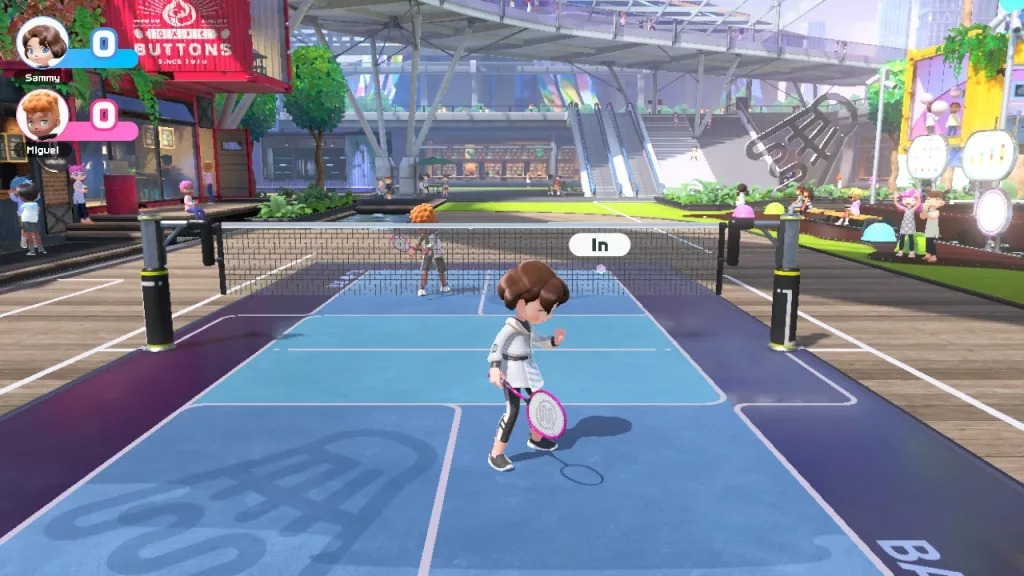Select Miguel's player portrait
Image resolution: width=1024 pixels, height=576 pixels.
(x=42, y=115)
